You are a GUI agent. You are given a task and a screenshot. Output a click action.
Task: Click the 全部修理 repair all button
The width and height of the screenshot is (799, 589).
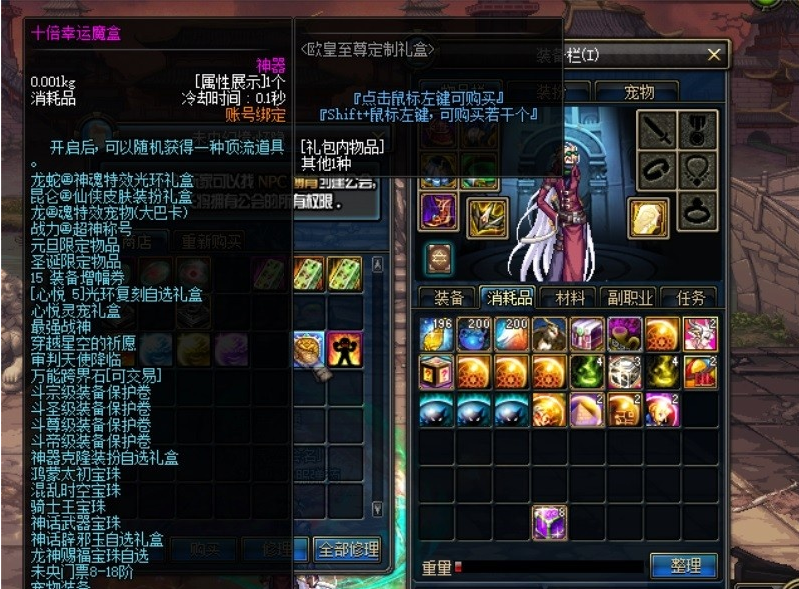346,549
